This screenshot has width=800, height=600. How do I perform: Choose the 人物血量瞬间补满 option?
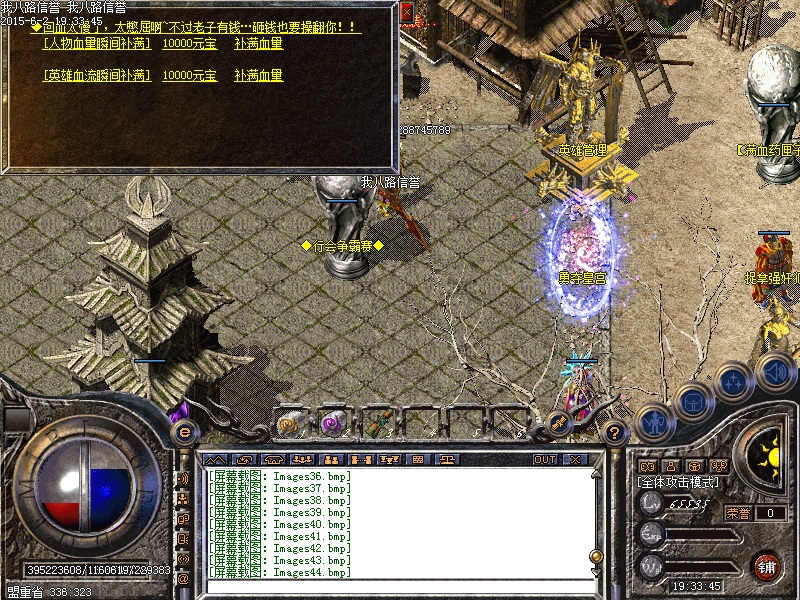[x=97, y=44]
